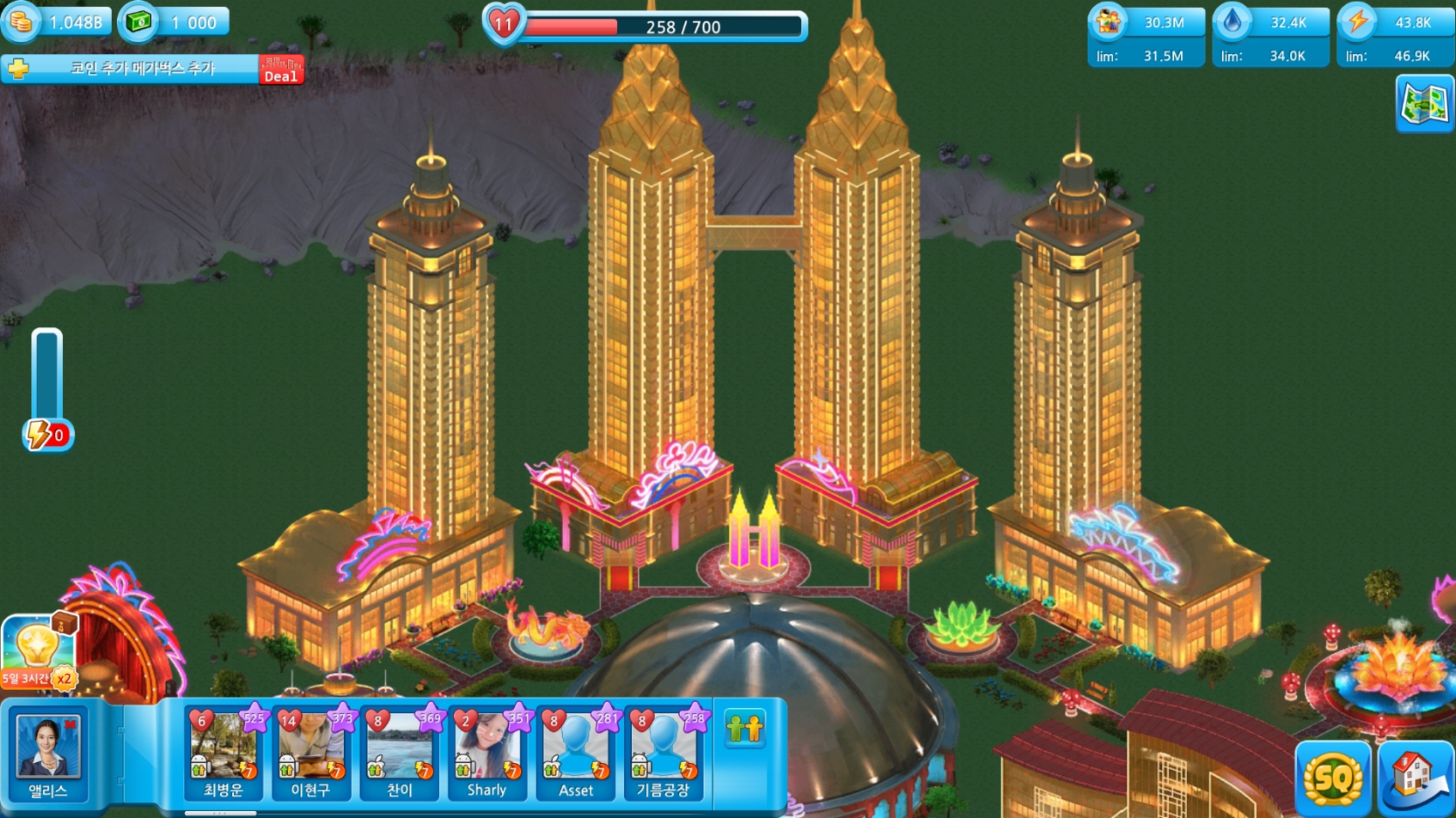This screenshot has height=818, width=1456.
Task: Open the gold coins balance
Action: (x=58, y=22)
